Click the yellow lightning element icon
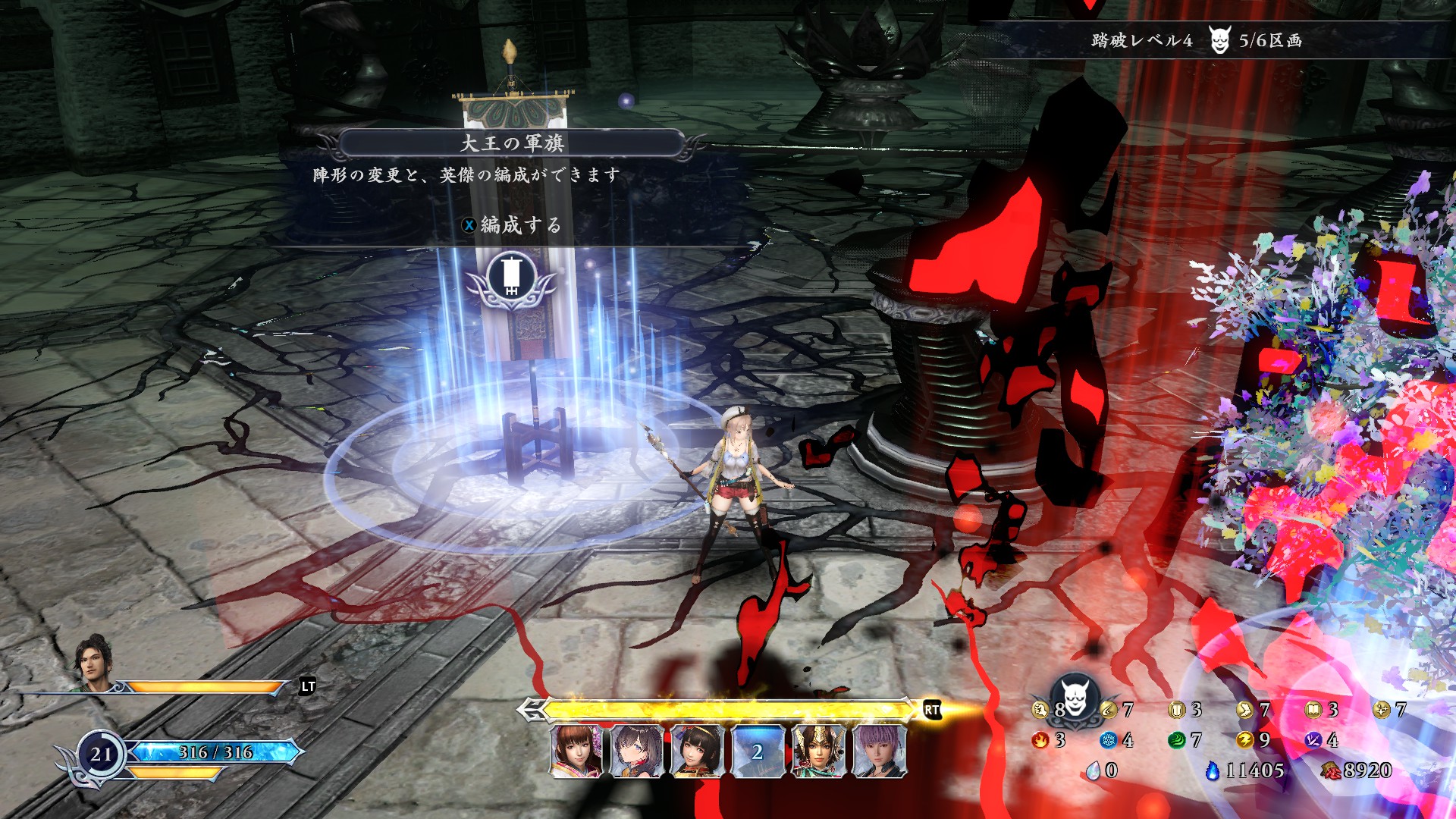Image resolution: width=1456 pixels, height=819 pixels. pyautogui.click(x=1244, y=740)
